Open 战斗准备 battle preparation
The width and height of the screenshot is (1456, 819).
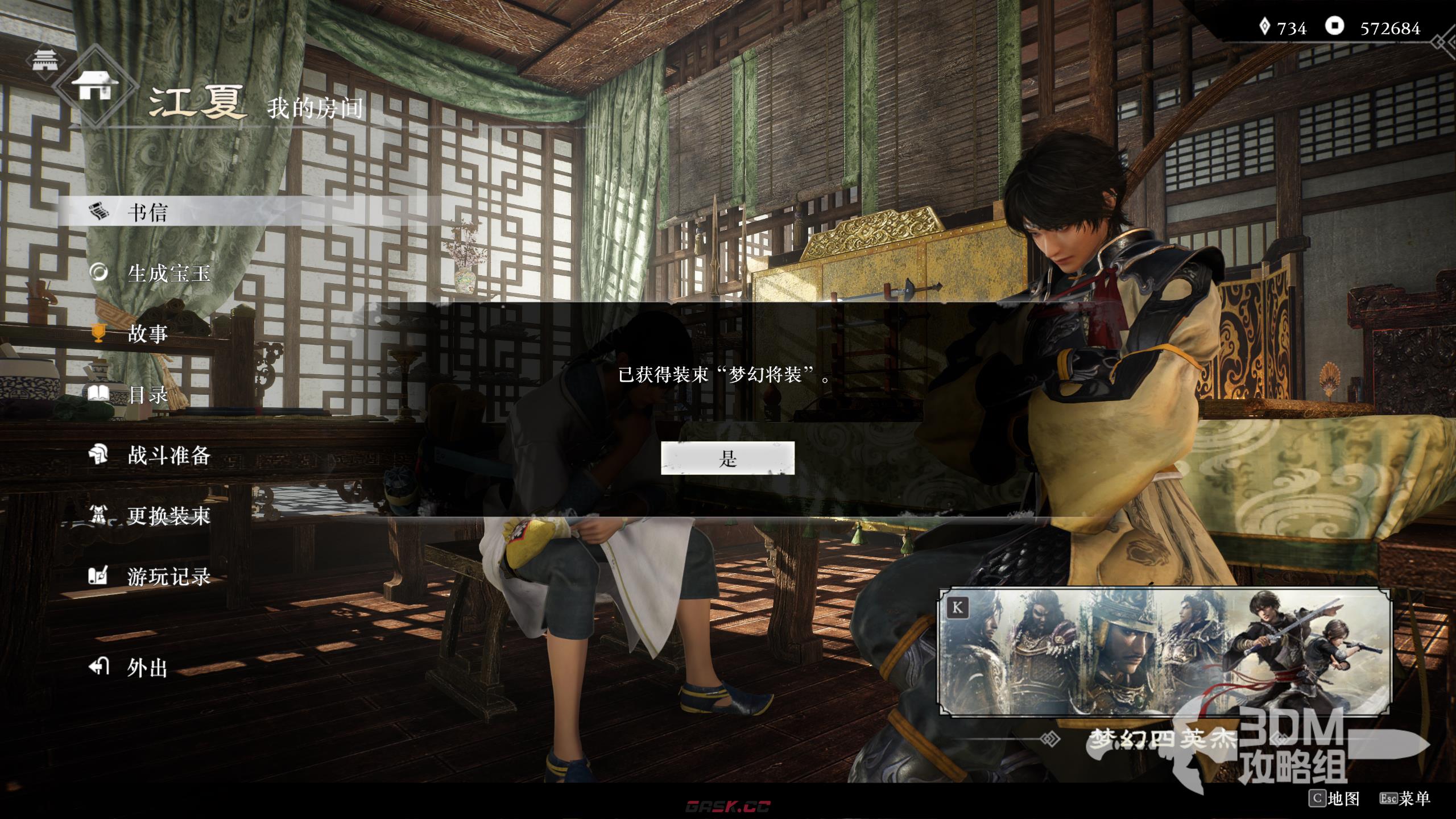(x=168, y=455)
